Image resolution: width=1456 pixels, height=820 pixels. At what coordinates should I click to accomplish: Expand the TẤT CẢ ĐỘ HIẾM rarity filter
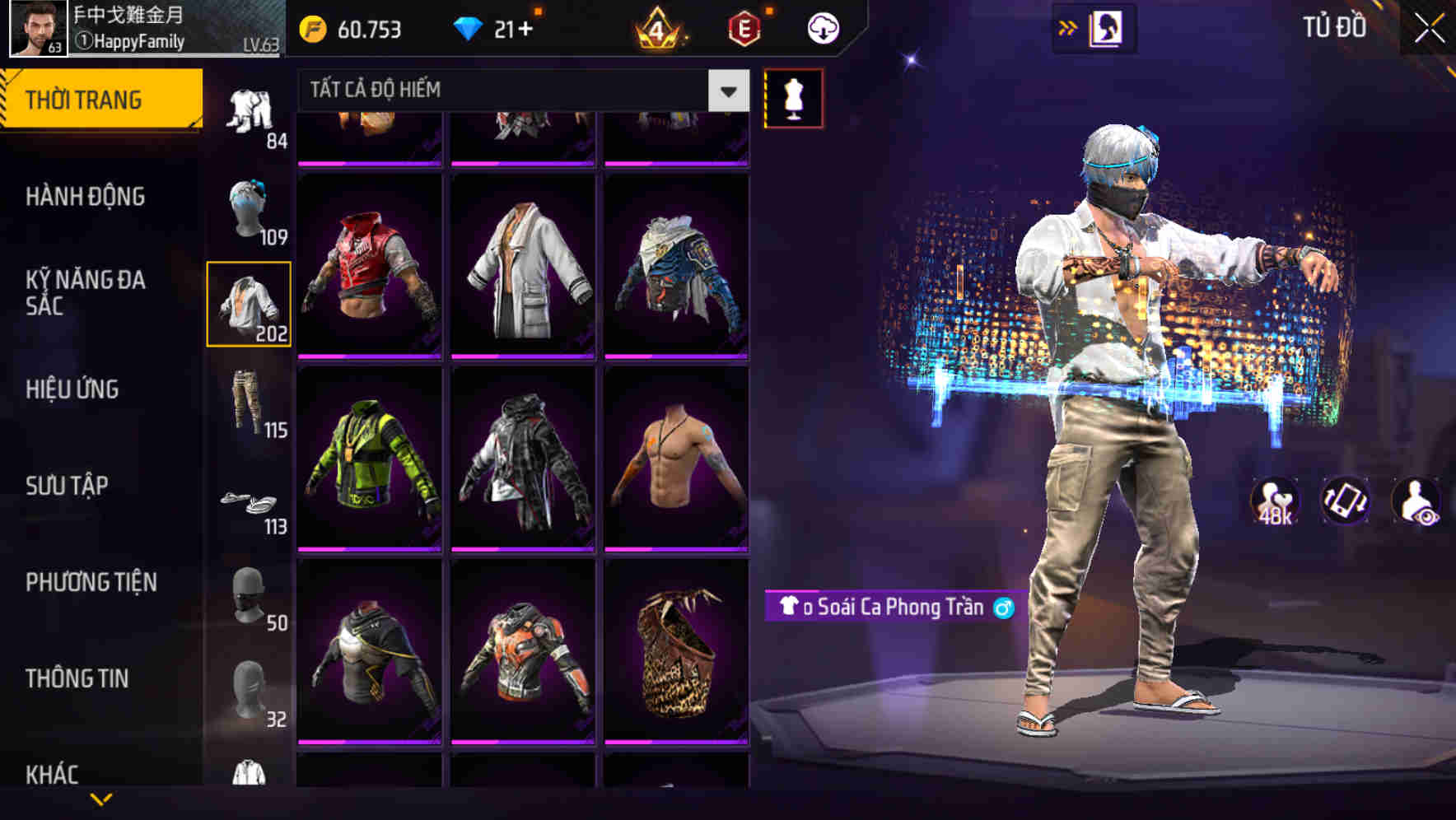tap(728, 91)
